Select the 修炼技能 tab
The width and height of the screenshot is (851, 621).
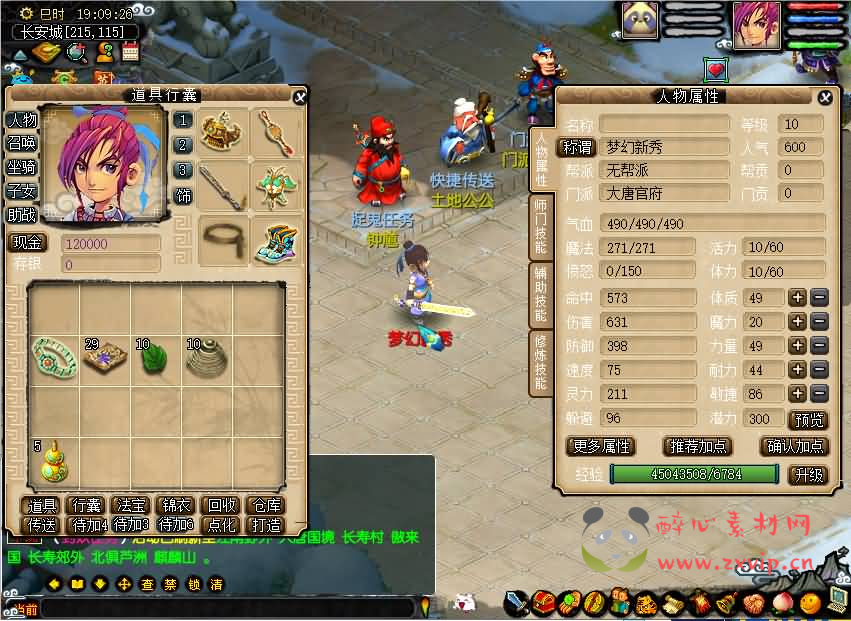click(x=540, y=360)
